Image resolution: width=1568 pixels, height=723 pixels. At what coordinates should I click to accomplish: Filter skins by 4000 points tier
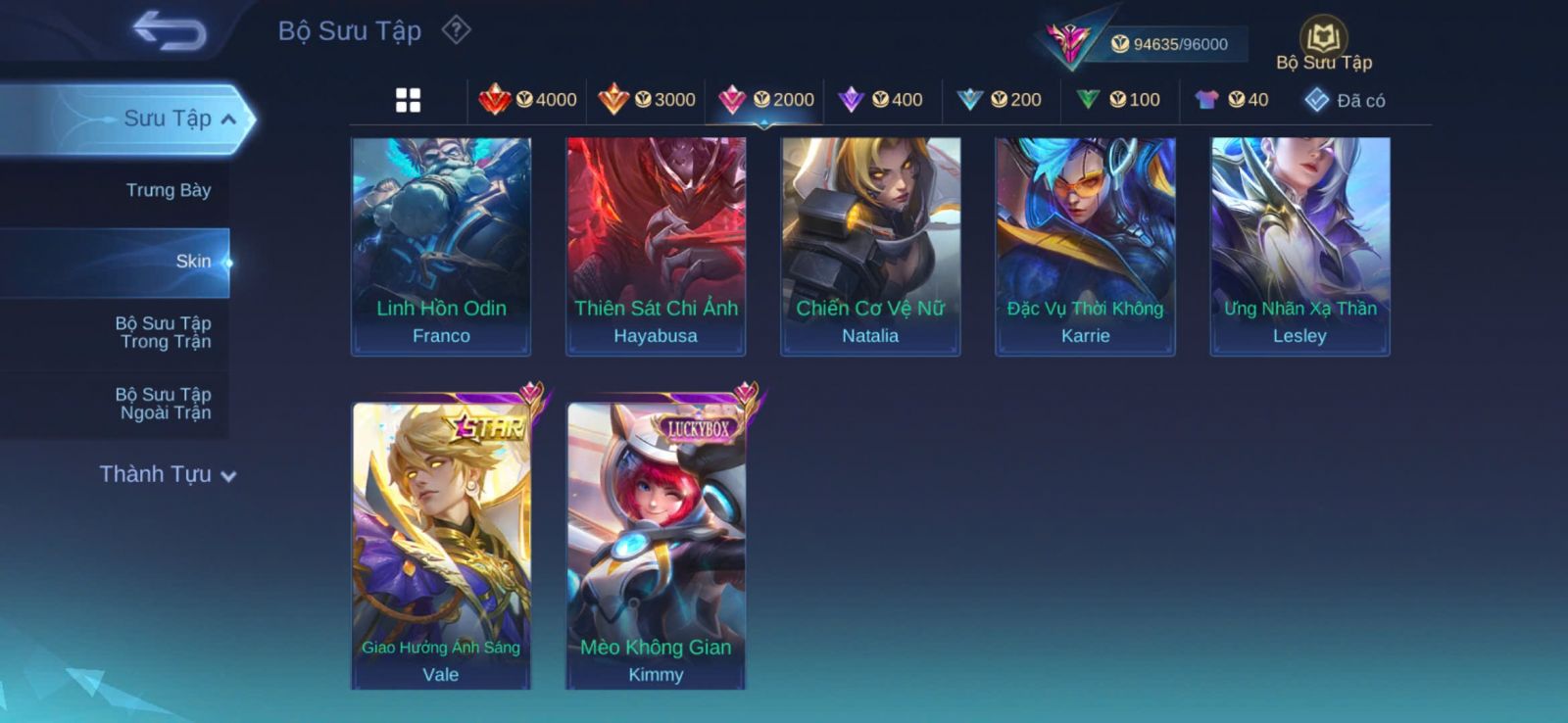tap(528, 100)
